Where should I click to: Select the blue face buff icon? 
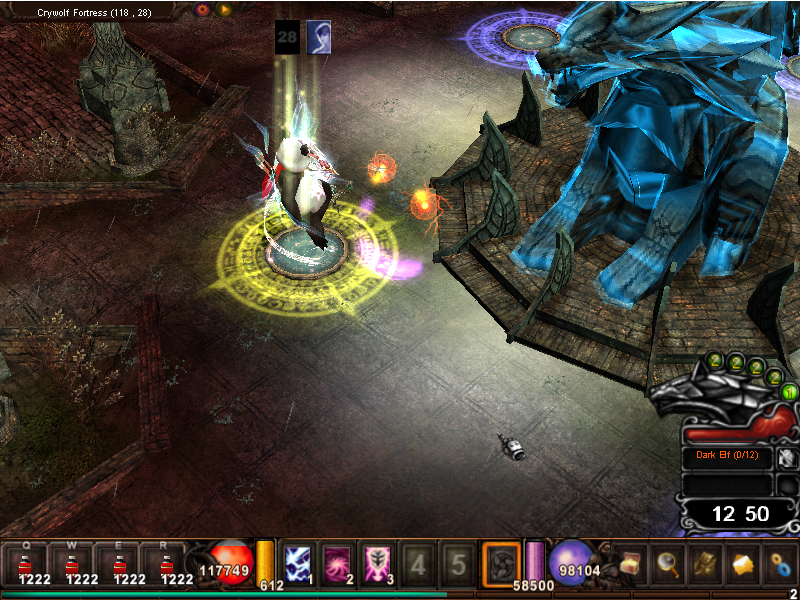319,36
